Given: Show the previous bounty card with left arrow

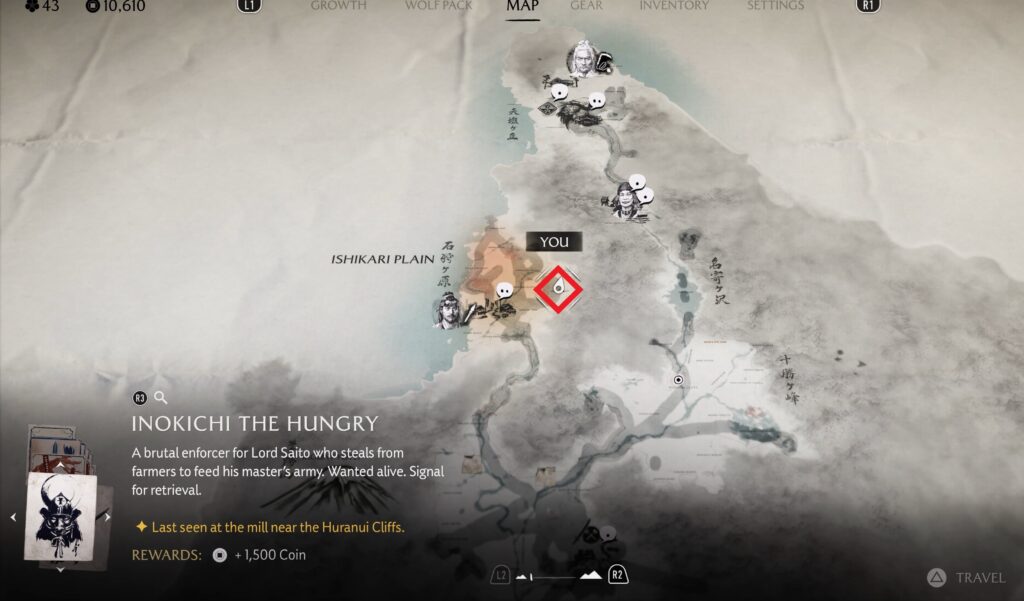Looking at the screenshot, I should (13, 517).
